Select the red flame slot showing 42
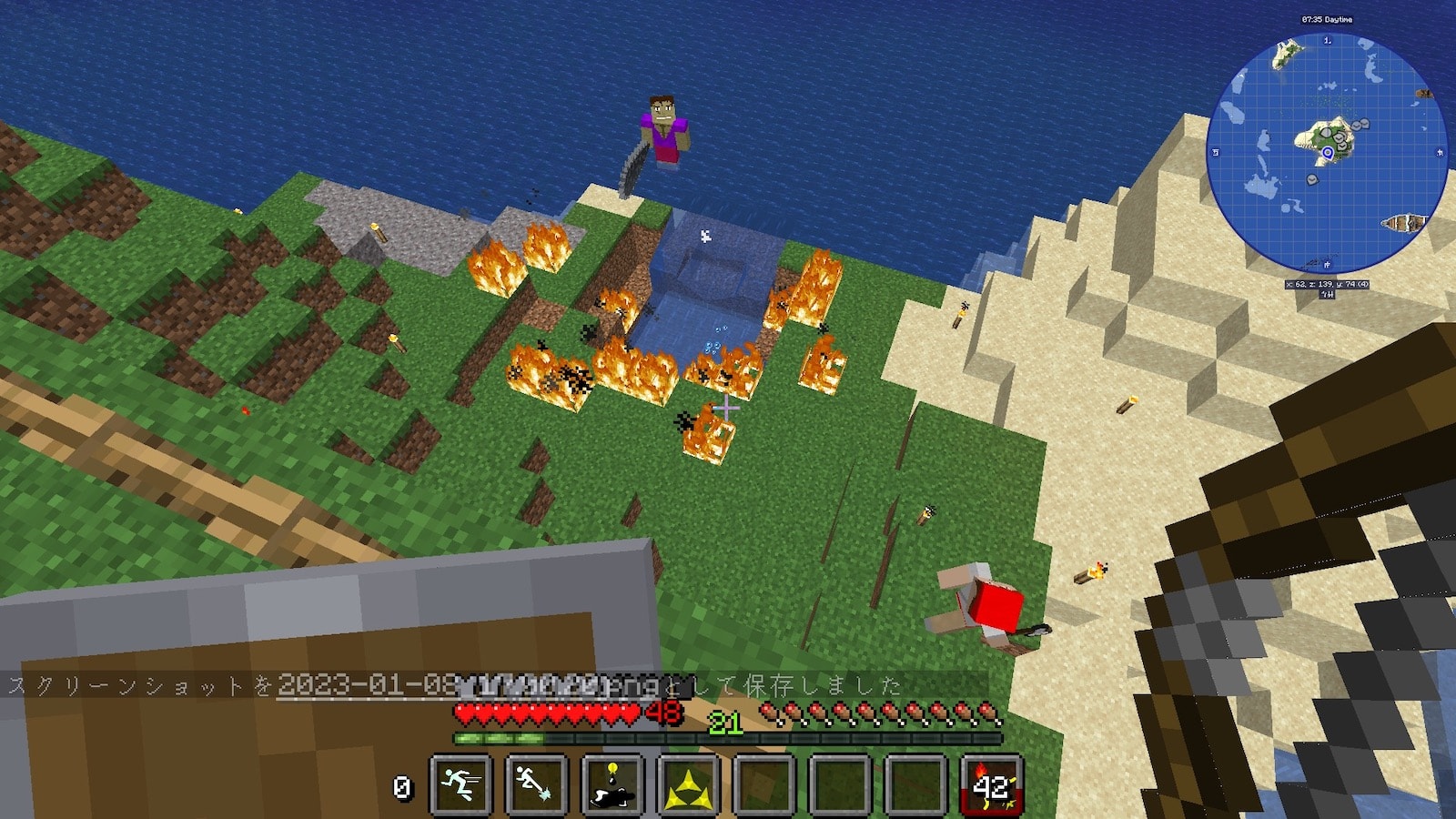The image size is (1456, 819). point(992,784)
